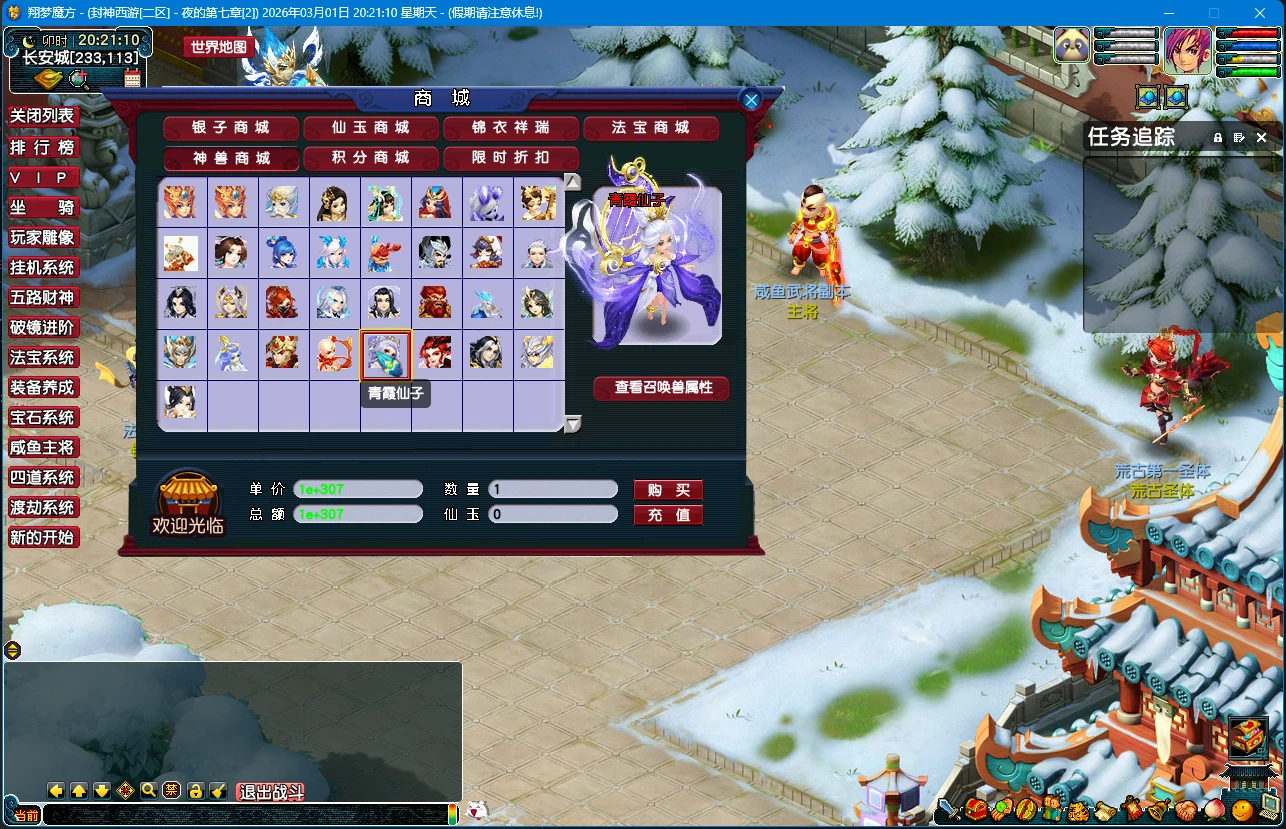
Task: Toggle the lock on the 任务追踪 panel
Action: click(1216, 137)
